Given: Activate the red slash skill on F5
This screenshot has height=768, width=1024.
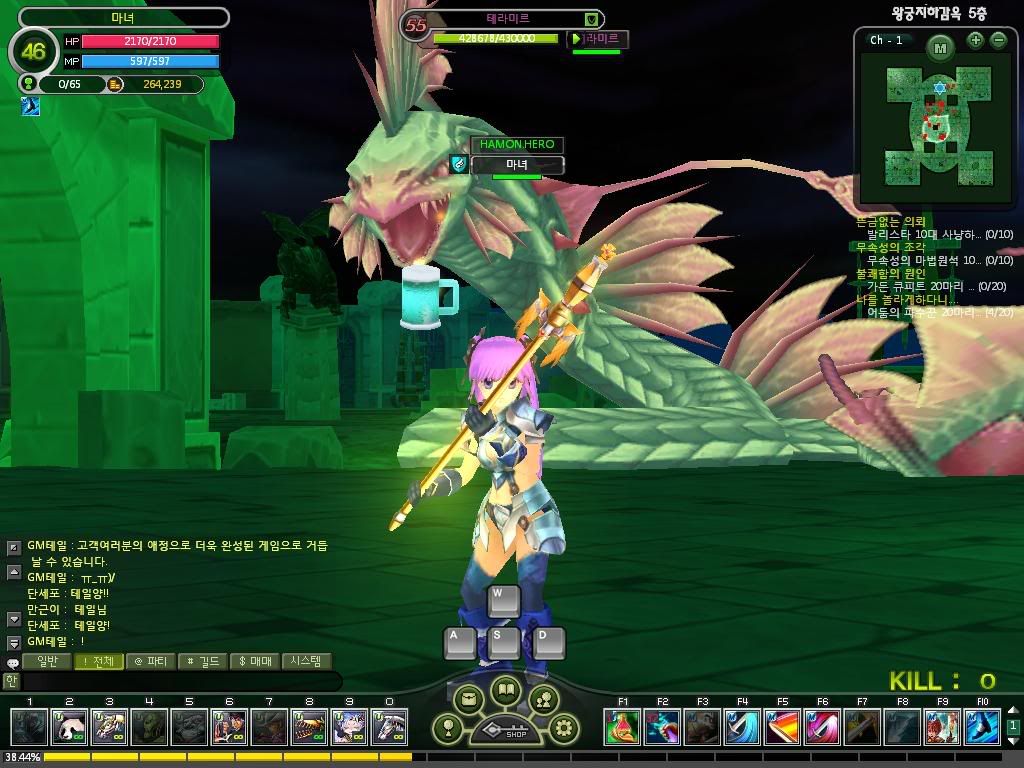Looking at the screenshot, I should point(782,727).
